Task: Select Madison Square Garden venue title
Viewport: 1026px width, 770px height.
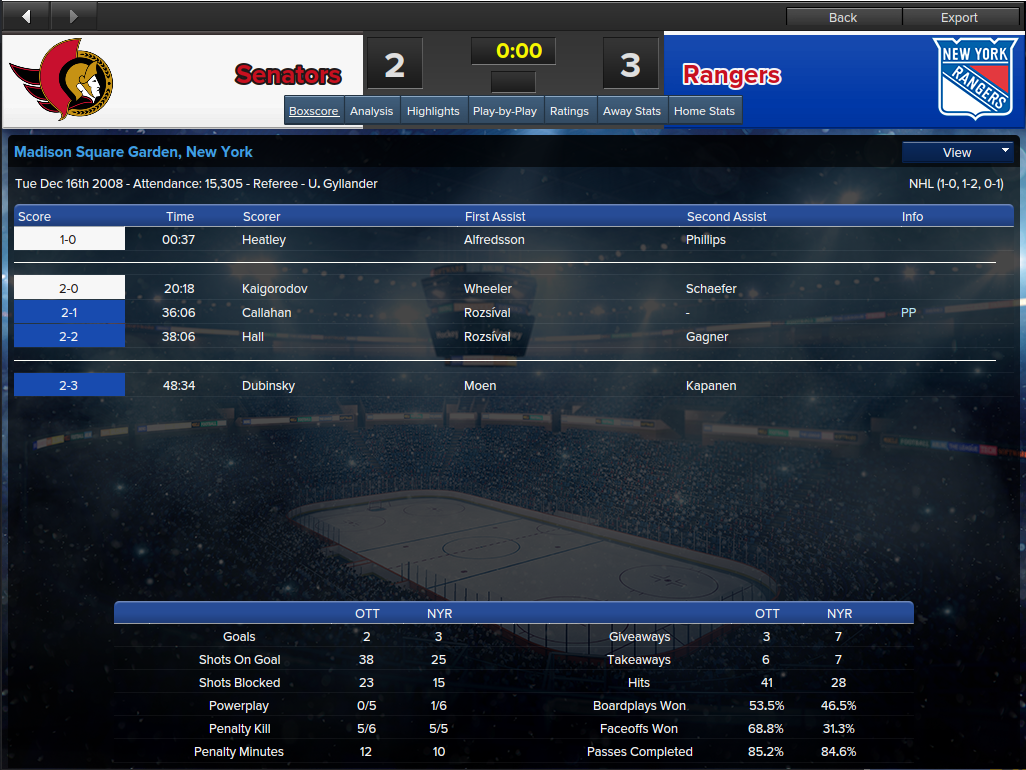Action: coord(133,152)
